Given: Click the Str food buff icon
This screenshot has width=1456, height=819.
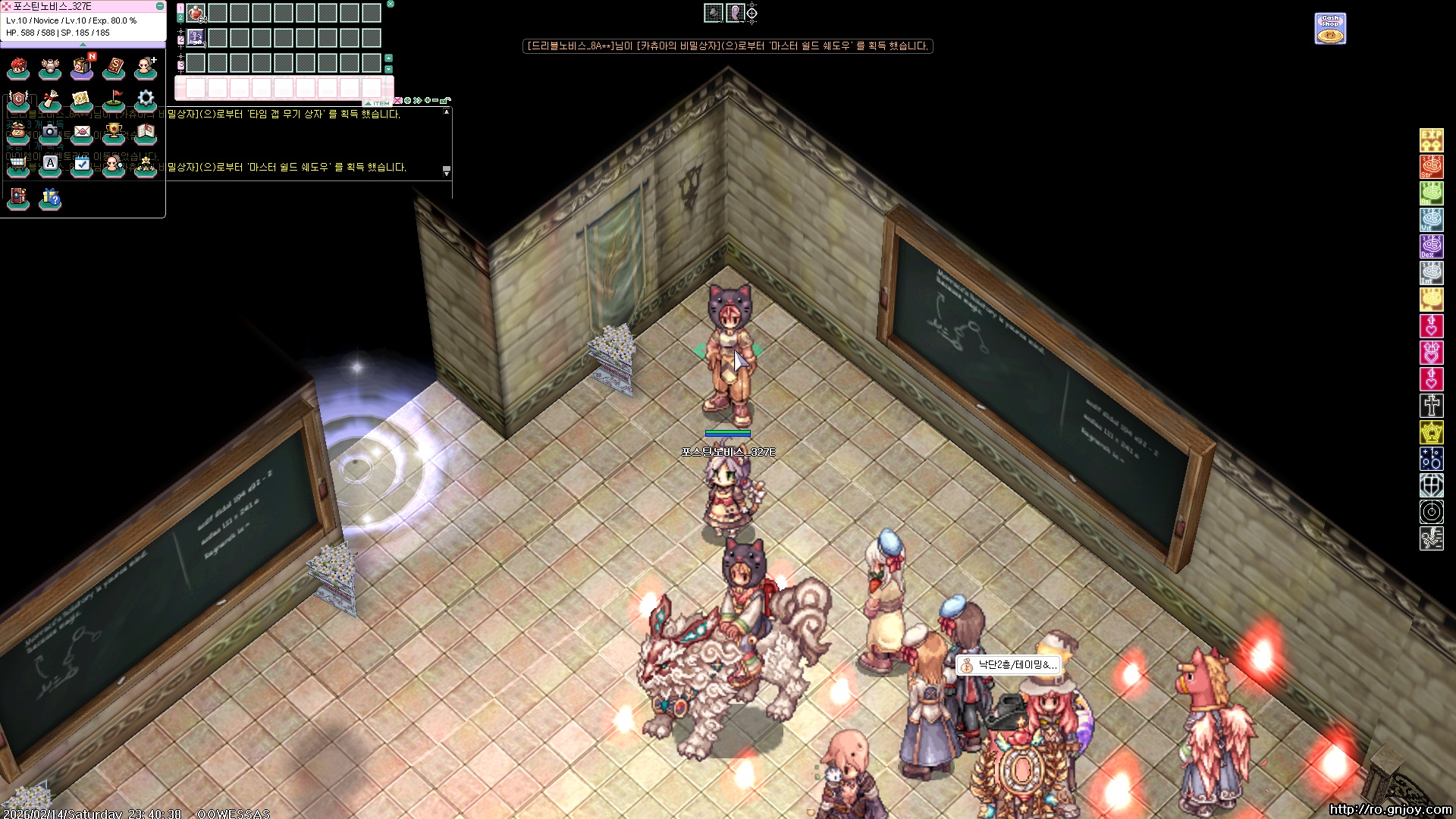Looking at the screenshot, I should [1431, 166].
